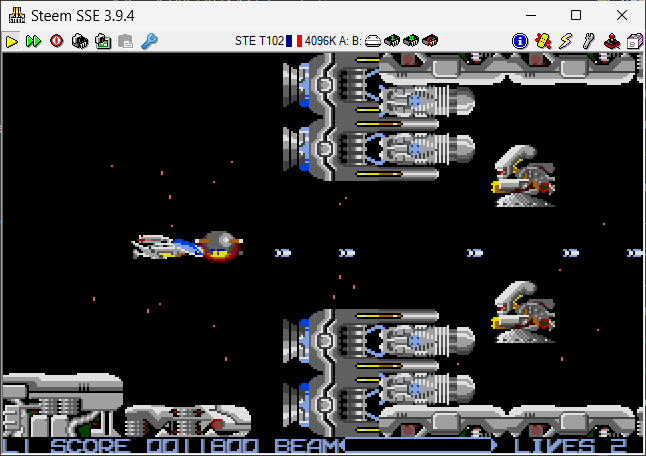
Task: Open the blue information icon
Action: tap(520, 41)
